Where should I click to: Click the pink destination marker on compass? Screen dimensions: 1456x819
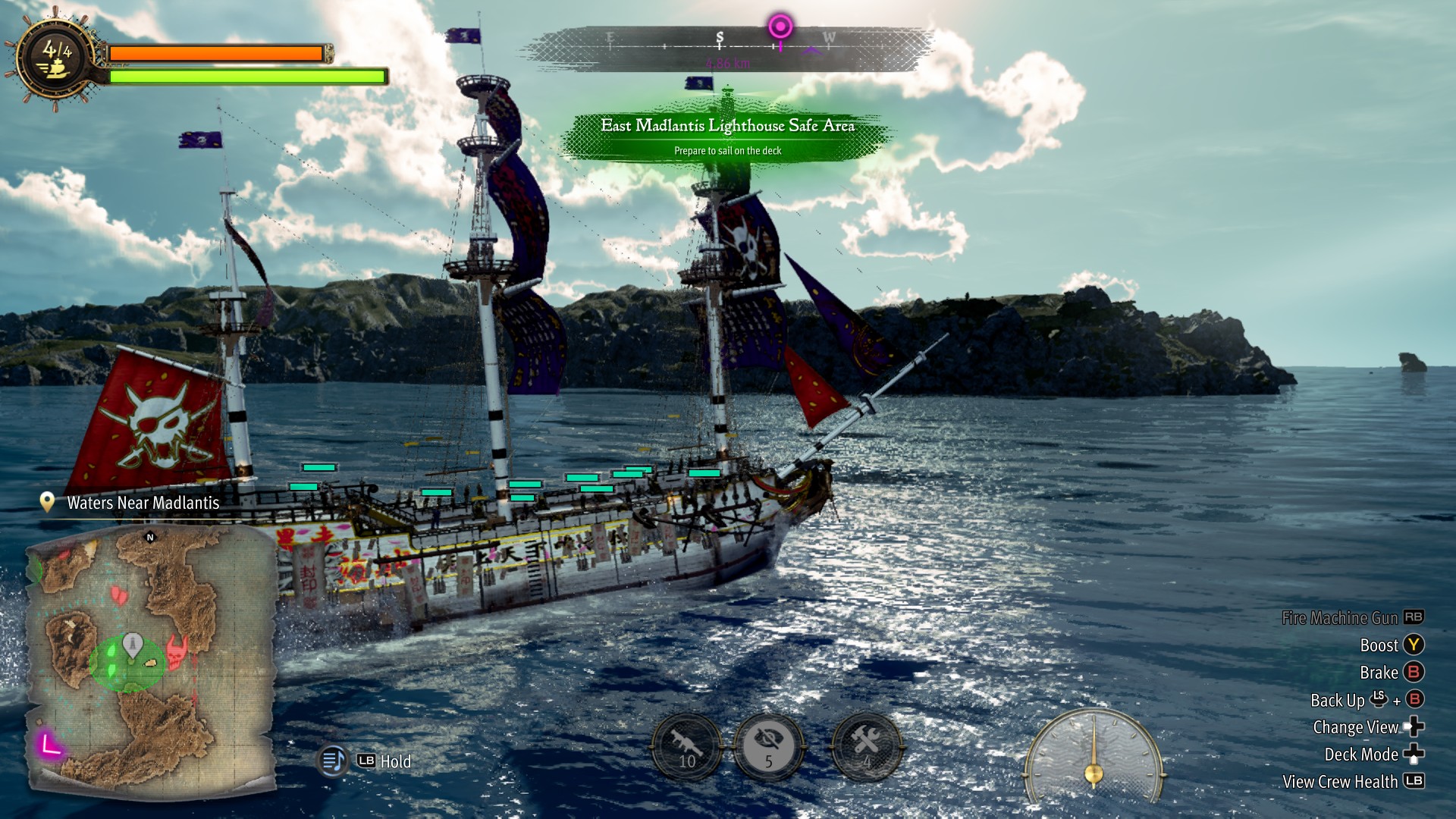pos(780,27)
